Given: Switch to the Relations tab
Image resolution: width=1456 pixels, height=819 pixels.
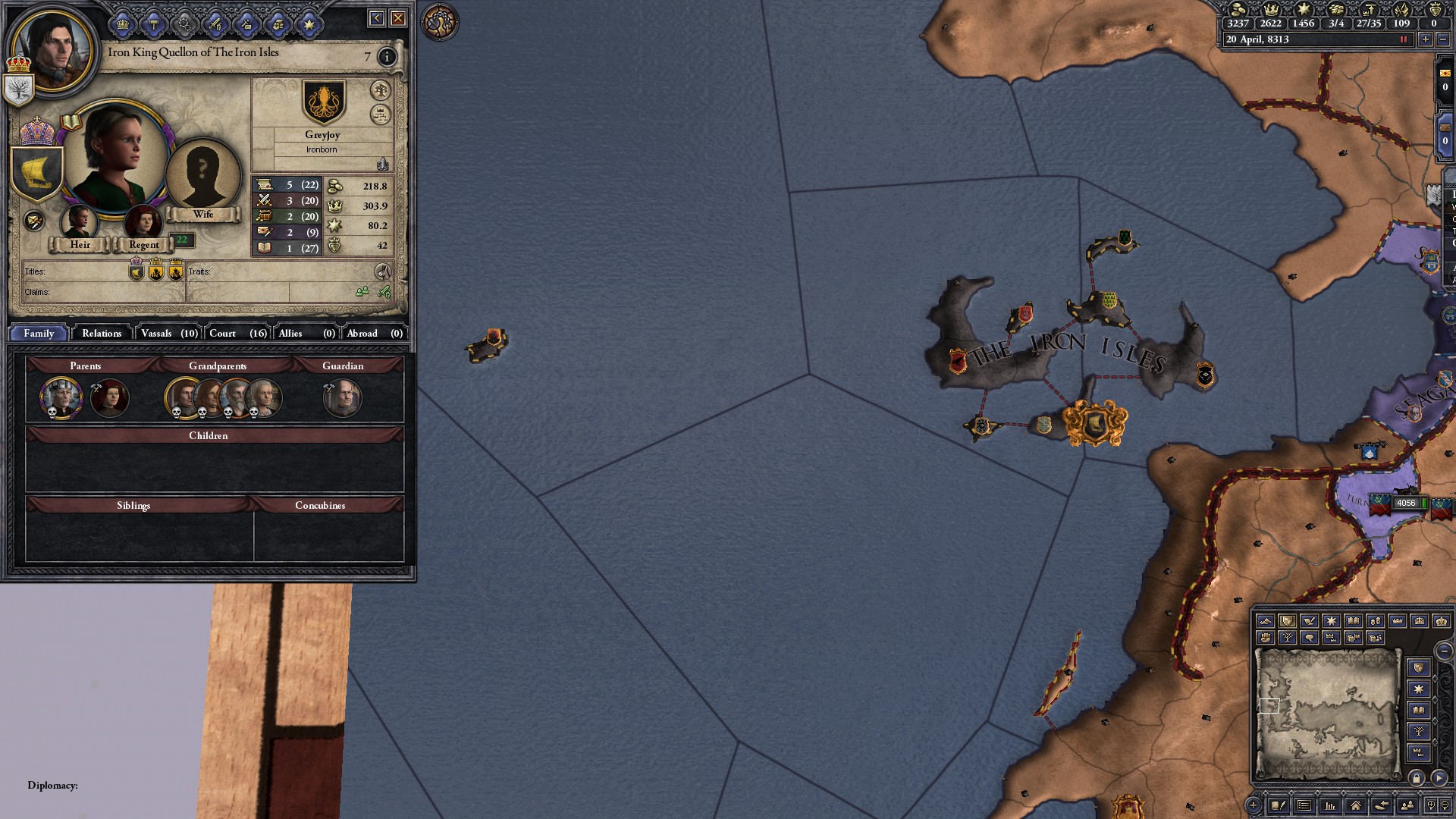Looking at the screenshot, I should (x=101, y=333).
